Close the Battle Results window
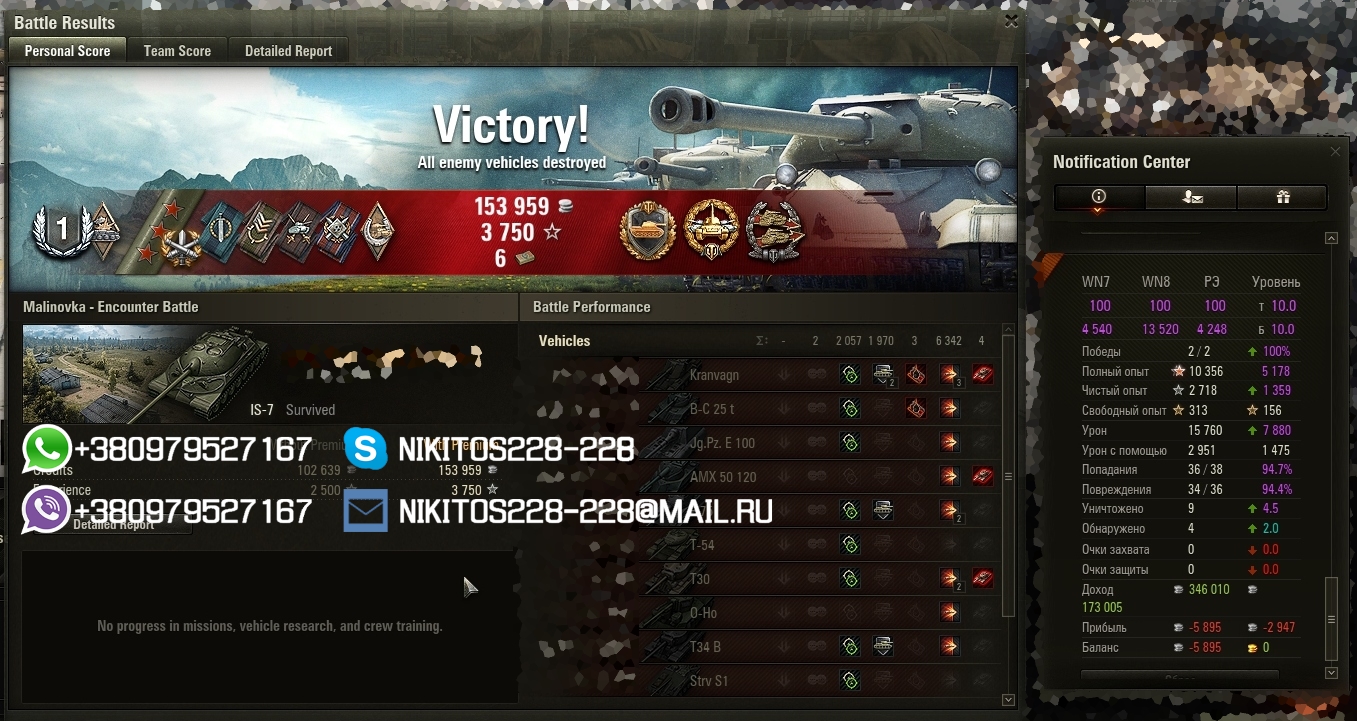This screenshot has height=721, width=1357. tap(1011, 20)
